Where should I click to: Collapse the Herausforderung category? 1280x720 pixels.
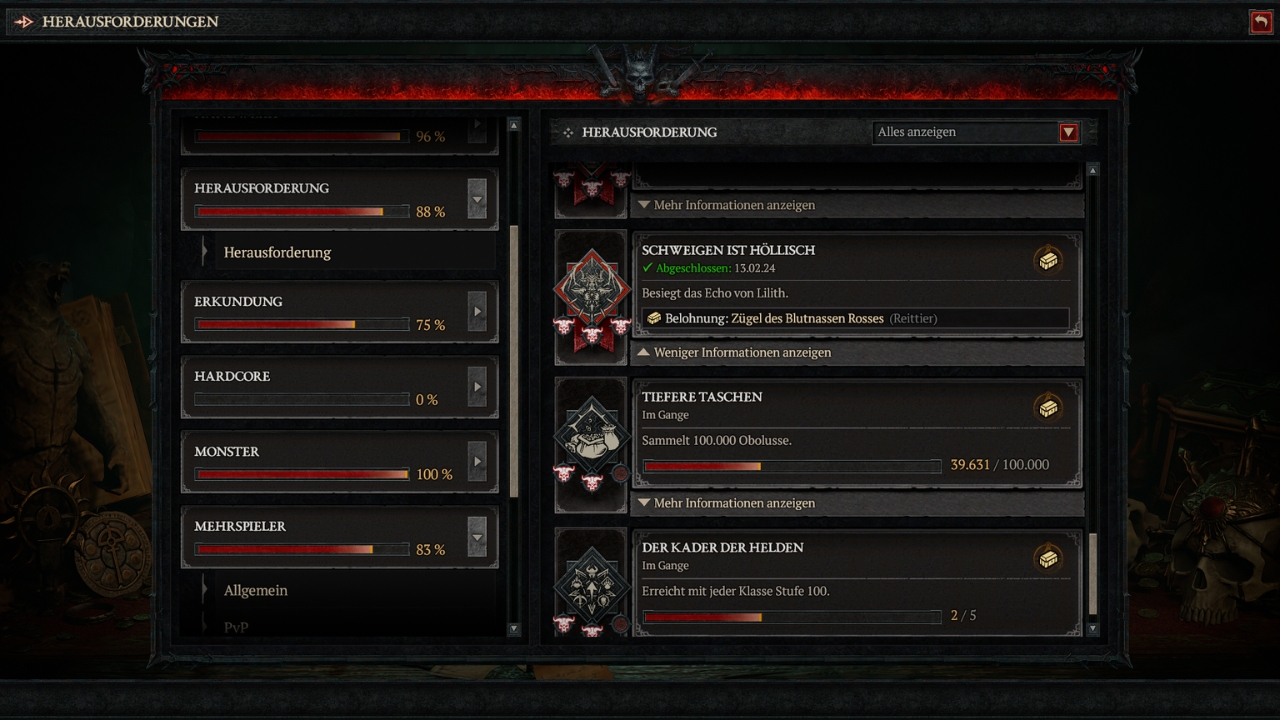[x=477, y=199]
